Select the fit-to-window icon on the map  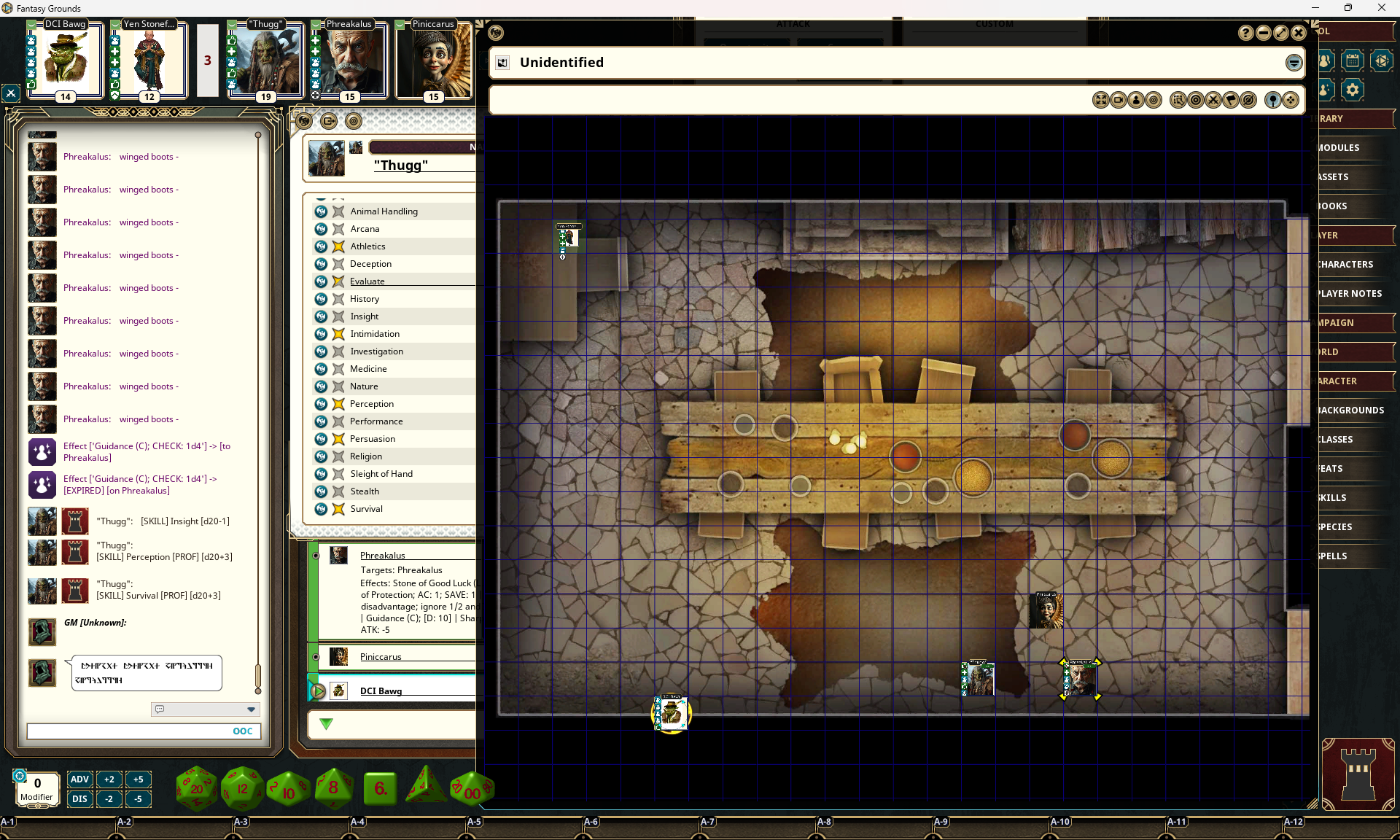point(1101,100)
